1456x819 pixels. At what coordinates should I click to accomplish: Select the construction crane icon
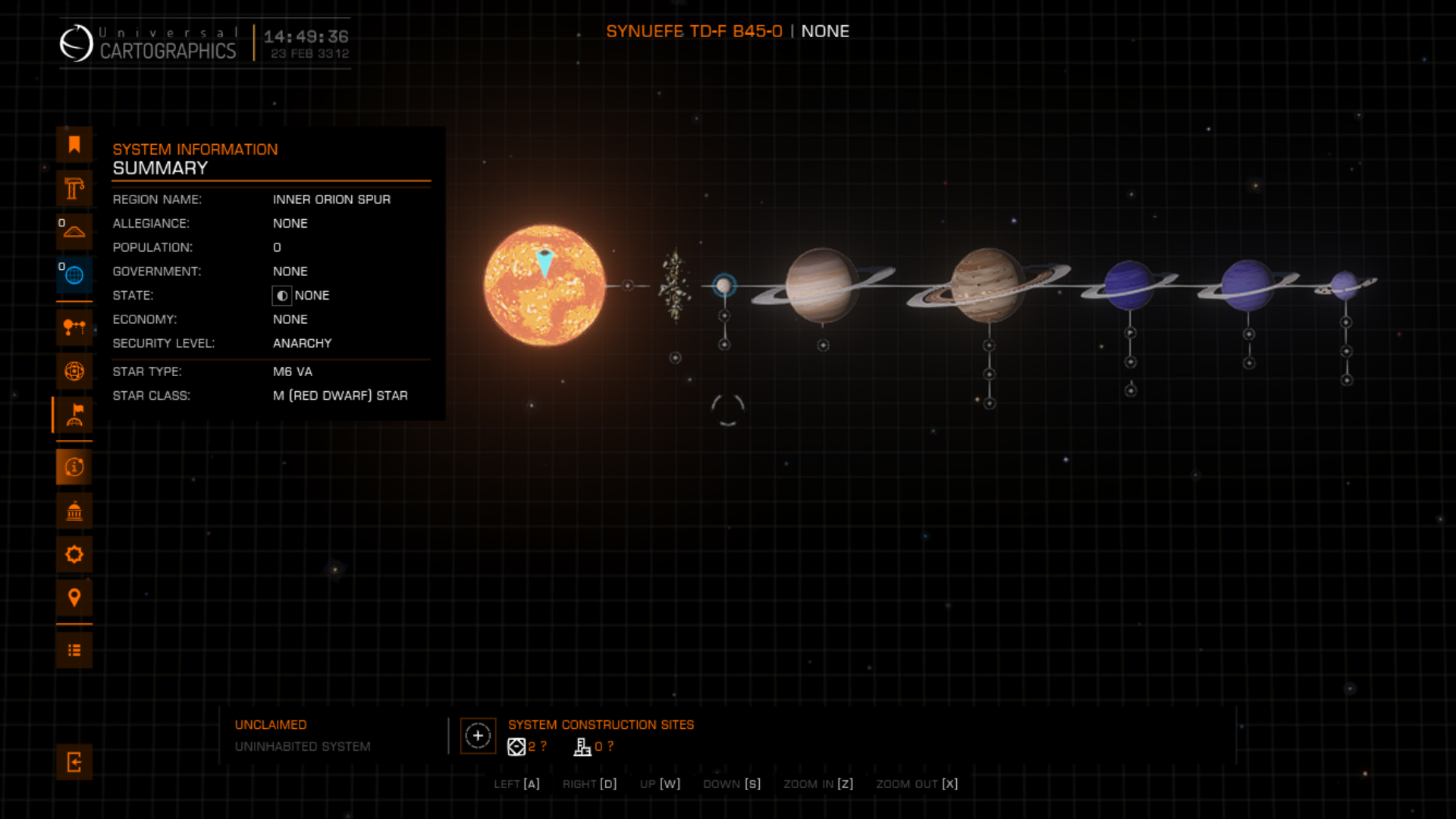click(74, 188)
